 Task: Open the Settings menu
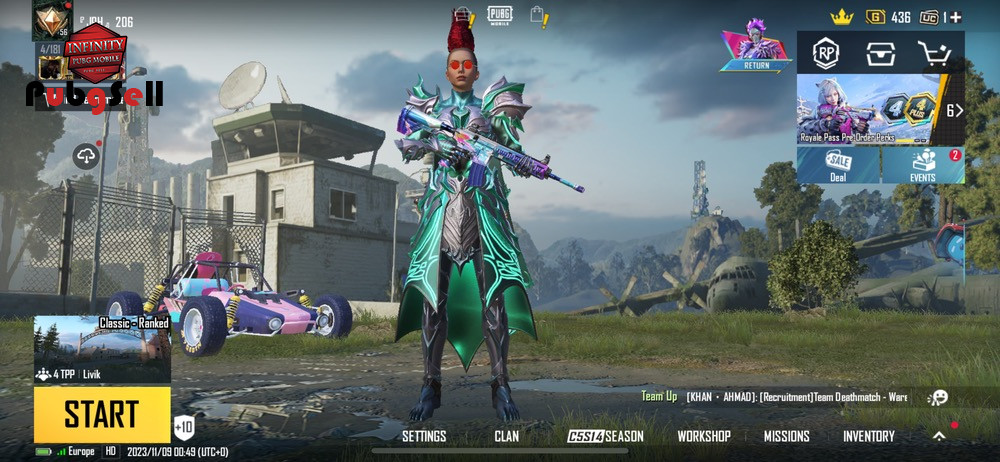click(424, 436)
